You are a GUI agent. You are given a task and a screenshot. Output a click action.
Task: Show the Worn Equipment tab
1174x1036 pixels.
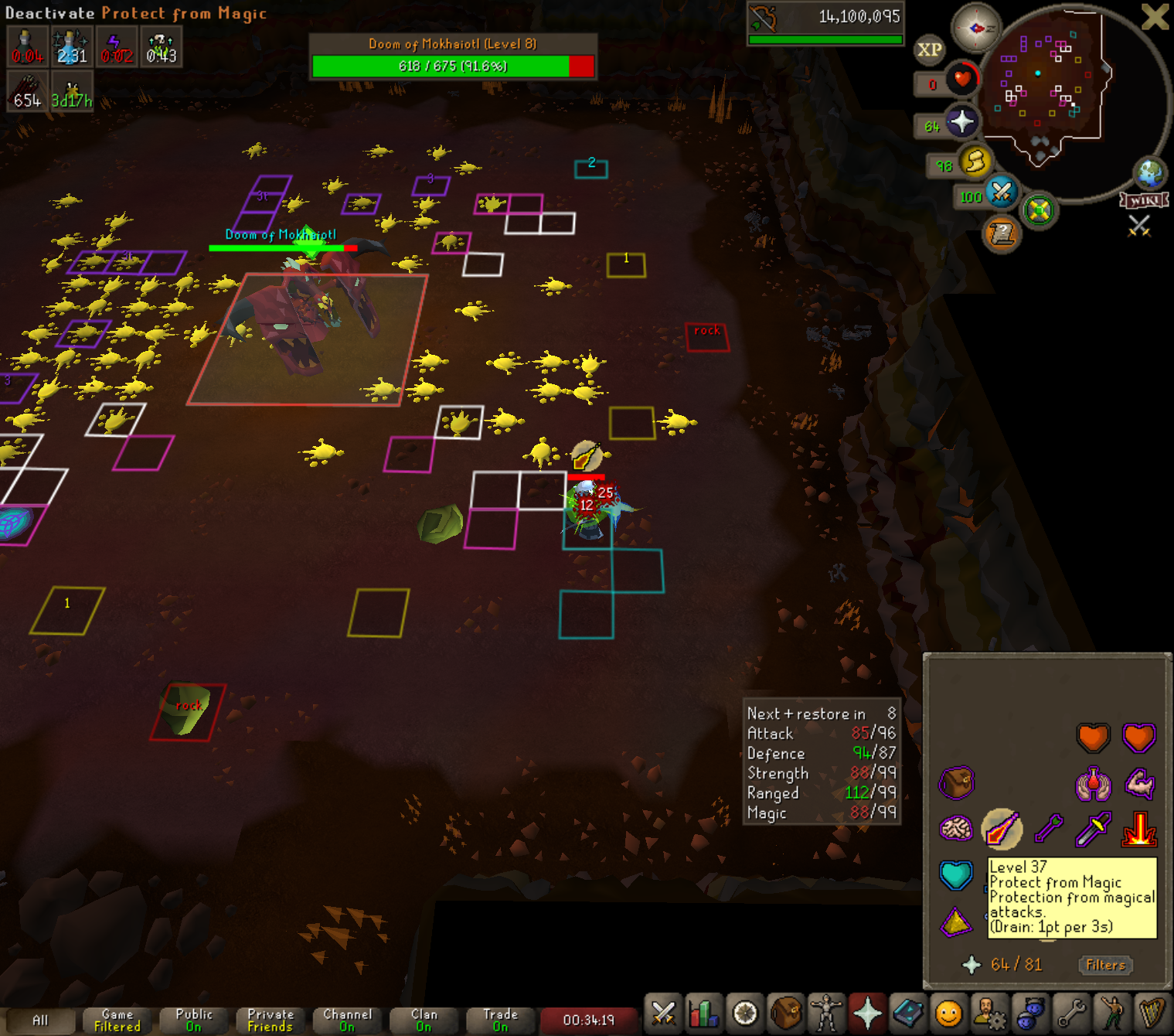[826, 1013]
